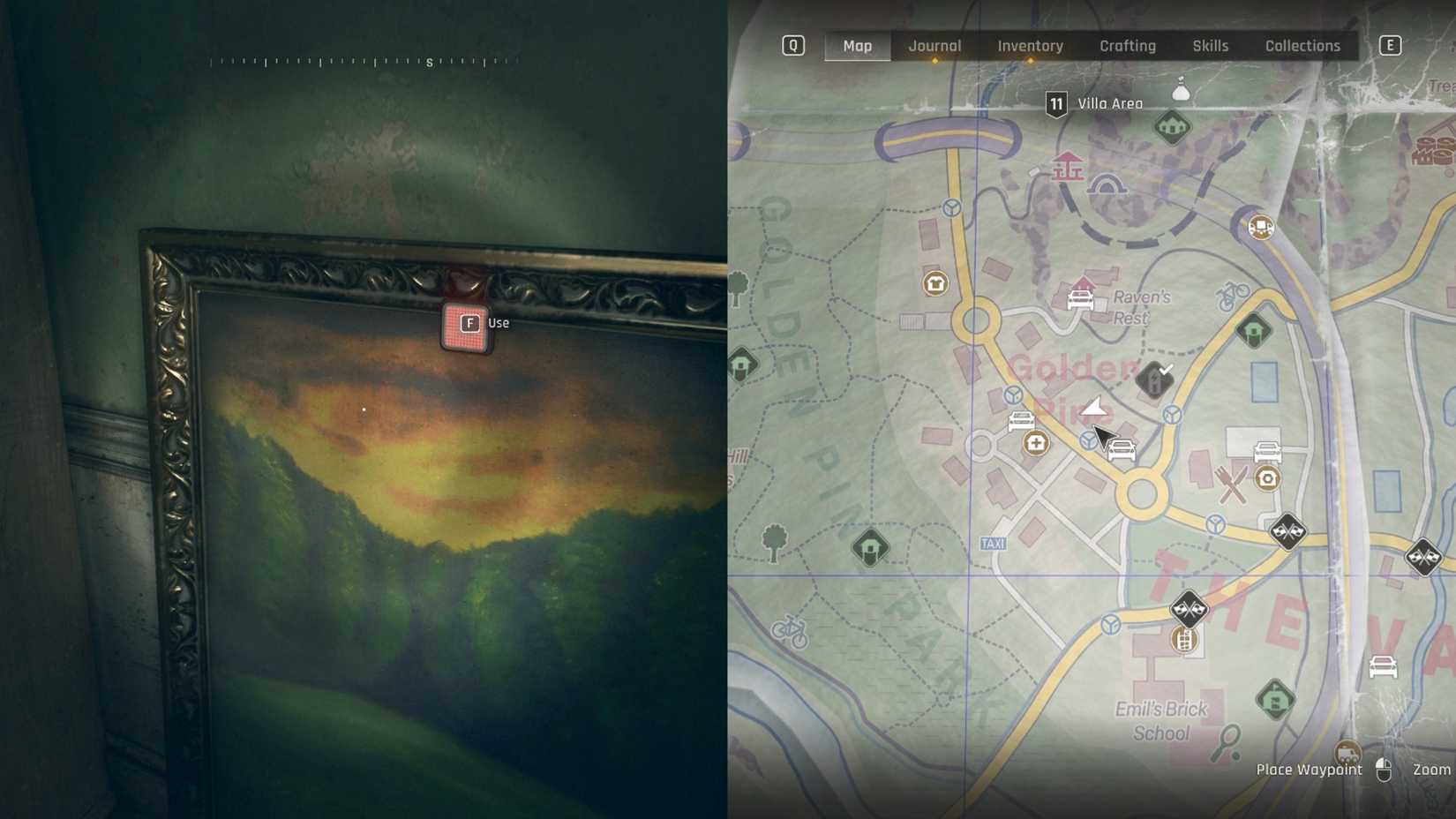The width and height of the screenshot is (1456, 819).
Task: Click the Villa Area marker labeled 11
Action: tap(1055, 102)
